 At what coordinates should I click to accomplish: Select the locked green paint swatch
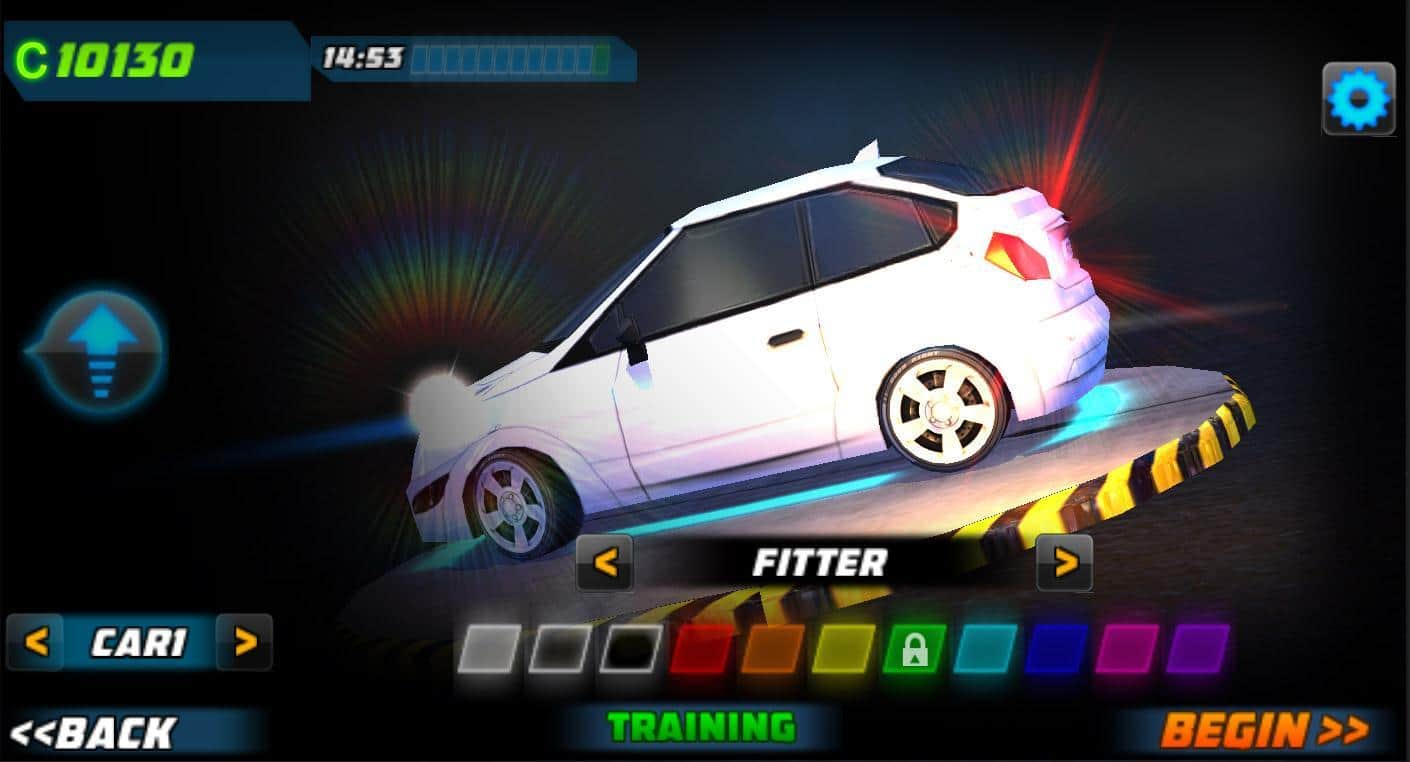[x=914, y=649]
